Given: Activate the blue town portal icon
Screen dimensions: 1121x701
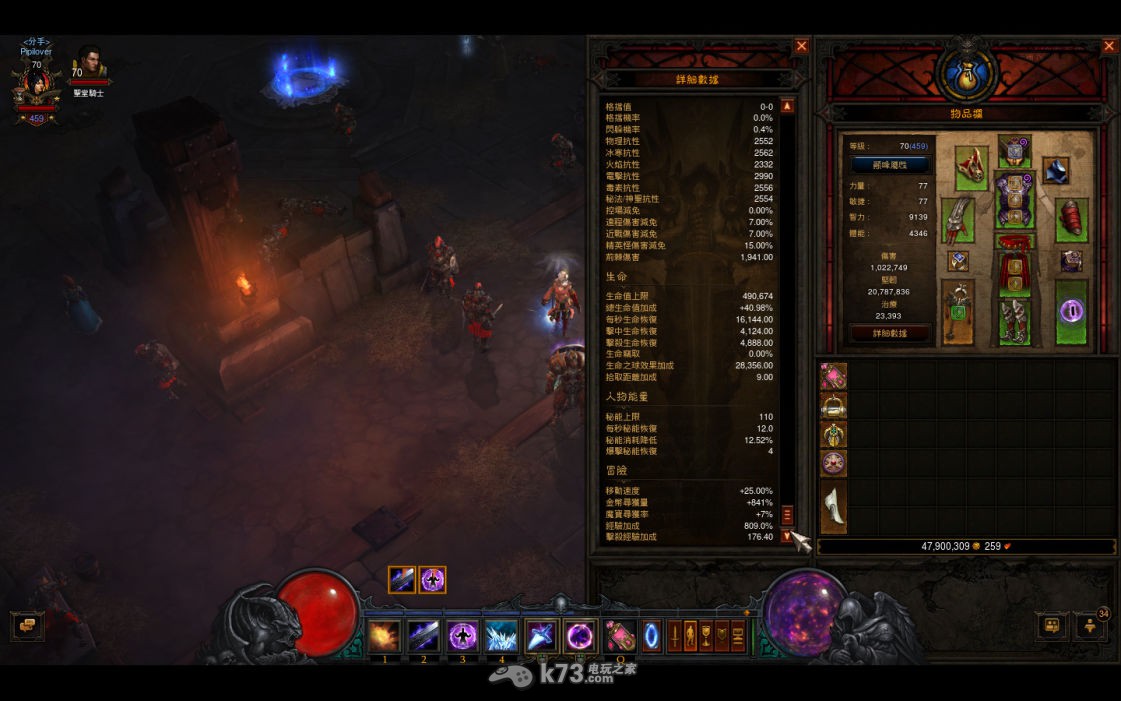Looking at the screenshot, I should click(x=651, y=636).
